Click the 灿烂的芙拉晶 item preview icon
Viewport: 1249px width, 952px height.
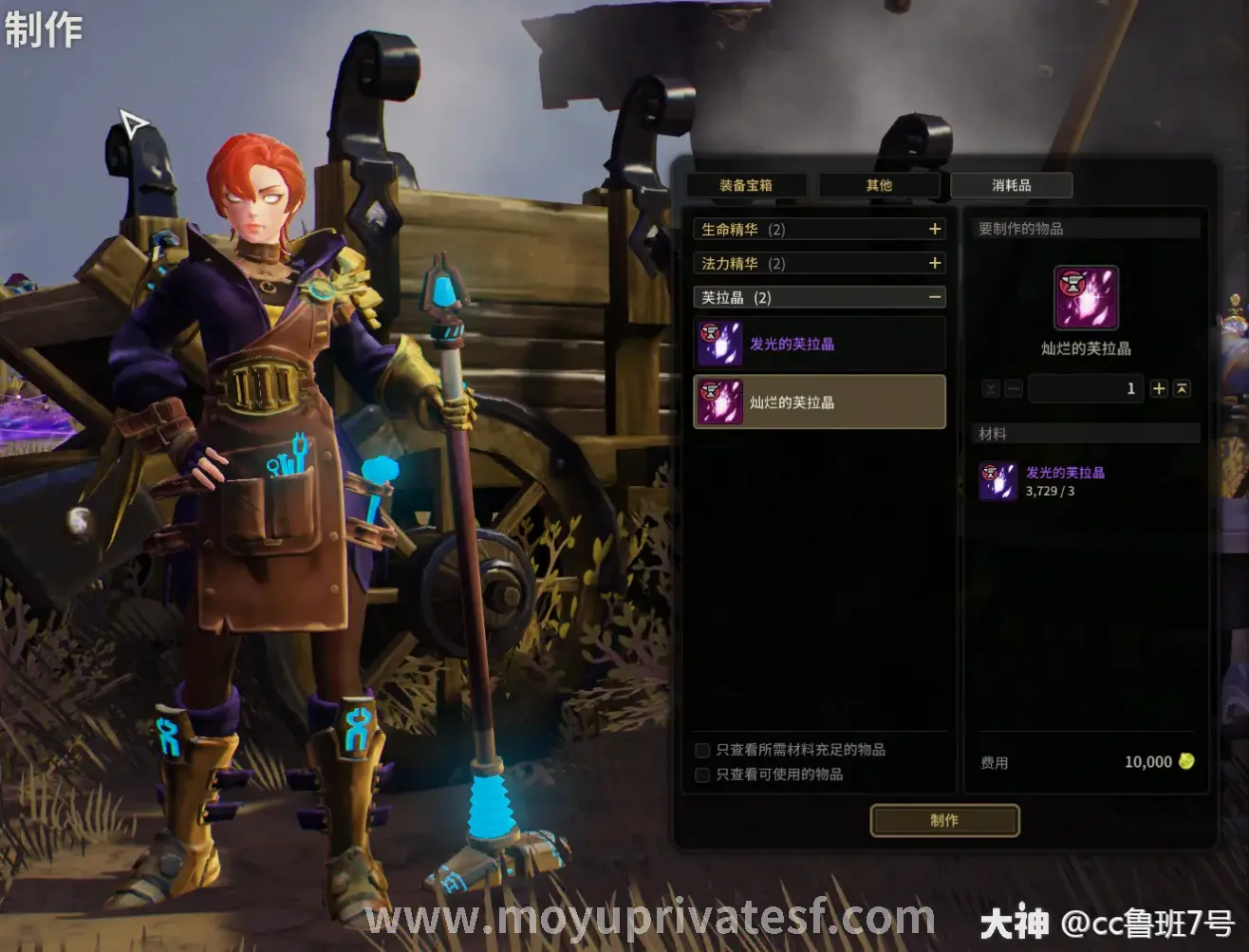1086,298
